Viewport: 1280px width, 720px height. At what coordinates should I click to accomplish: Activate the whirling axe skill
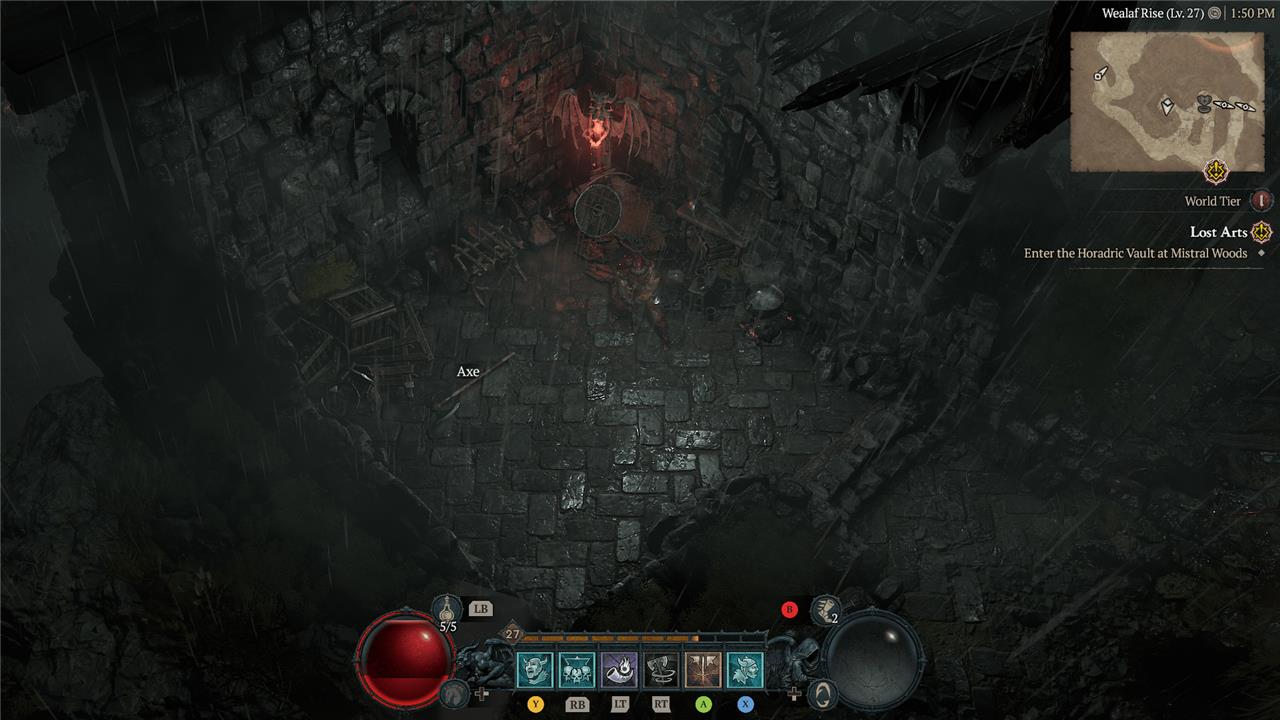point(661,670)
